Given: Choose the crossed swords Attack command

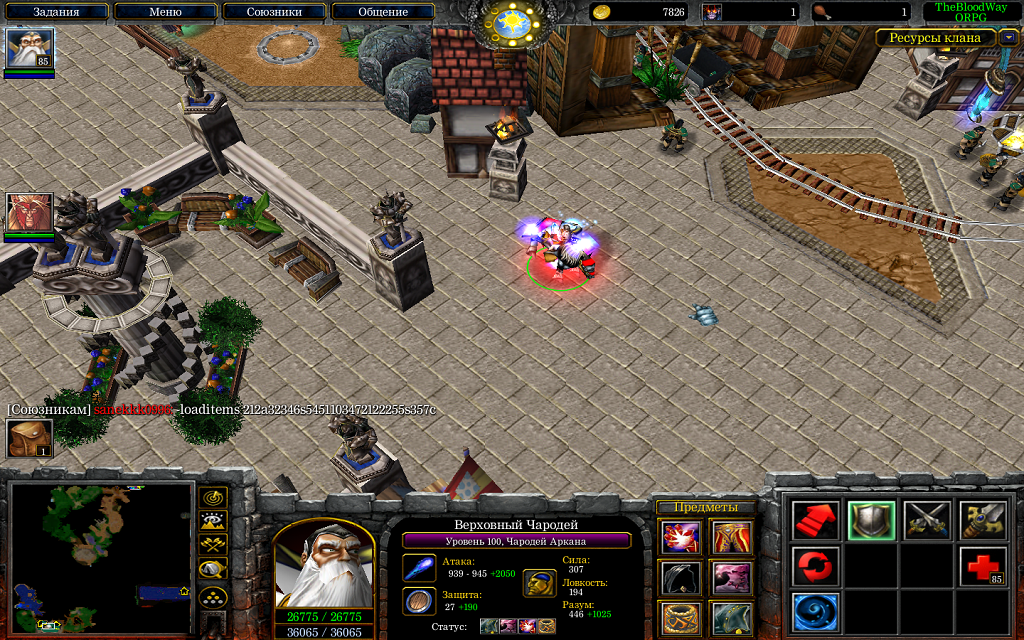Looking at the screenshot, I should coord(927,520).
